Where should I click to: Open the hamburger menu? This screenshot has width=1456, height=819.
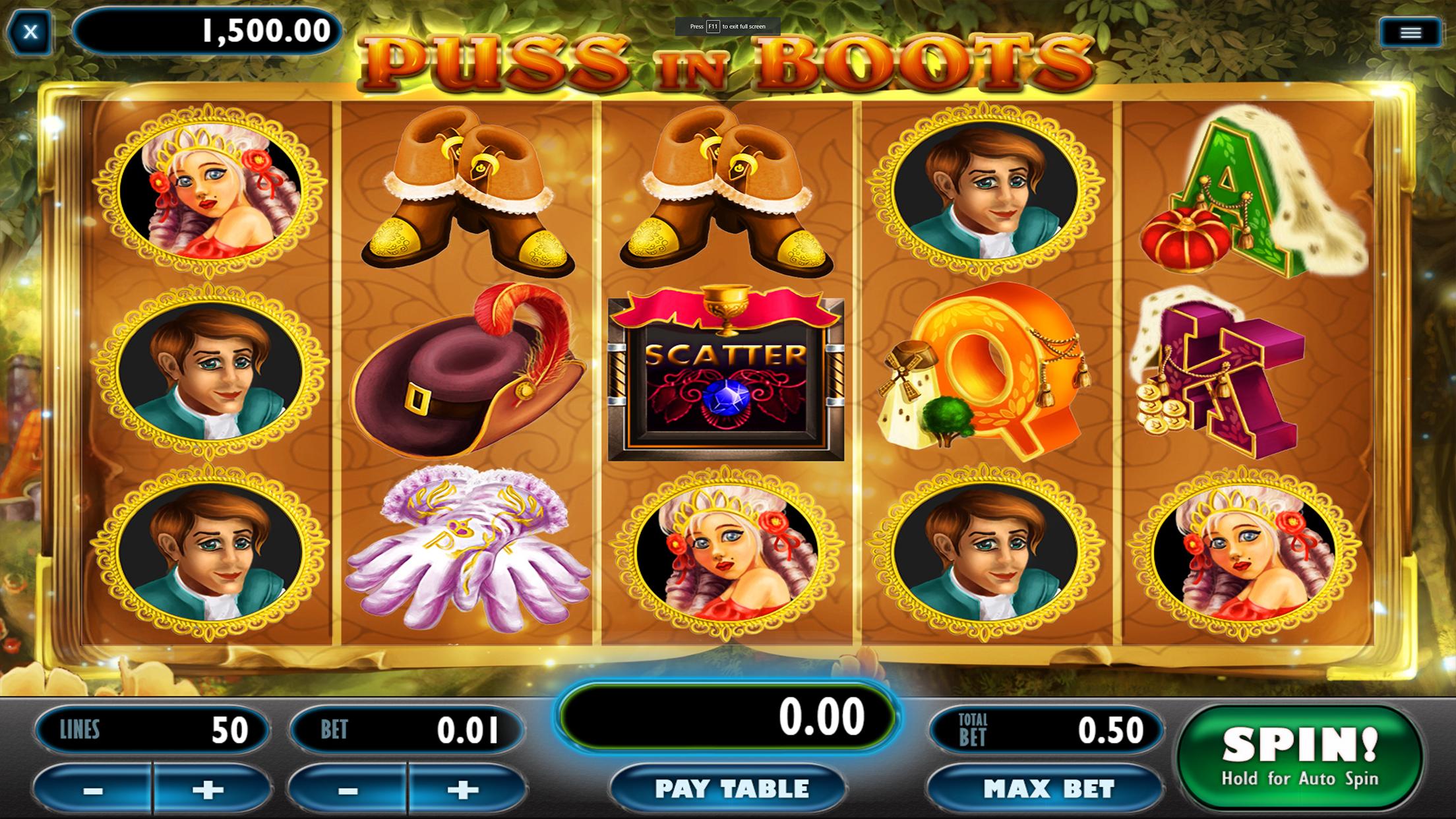[1410, 32]
